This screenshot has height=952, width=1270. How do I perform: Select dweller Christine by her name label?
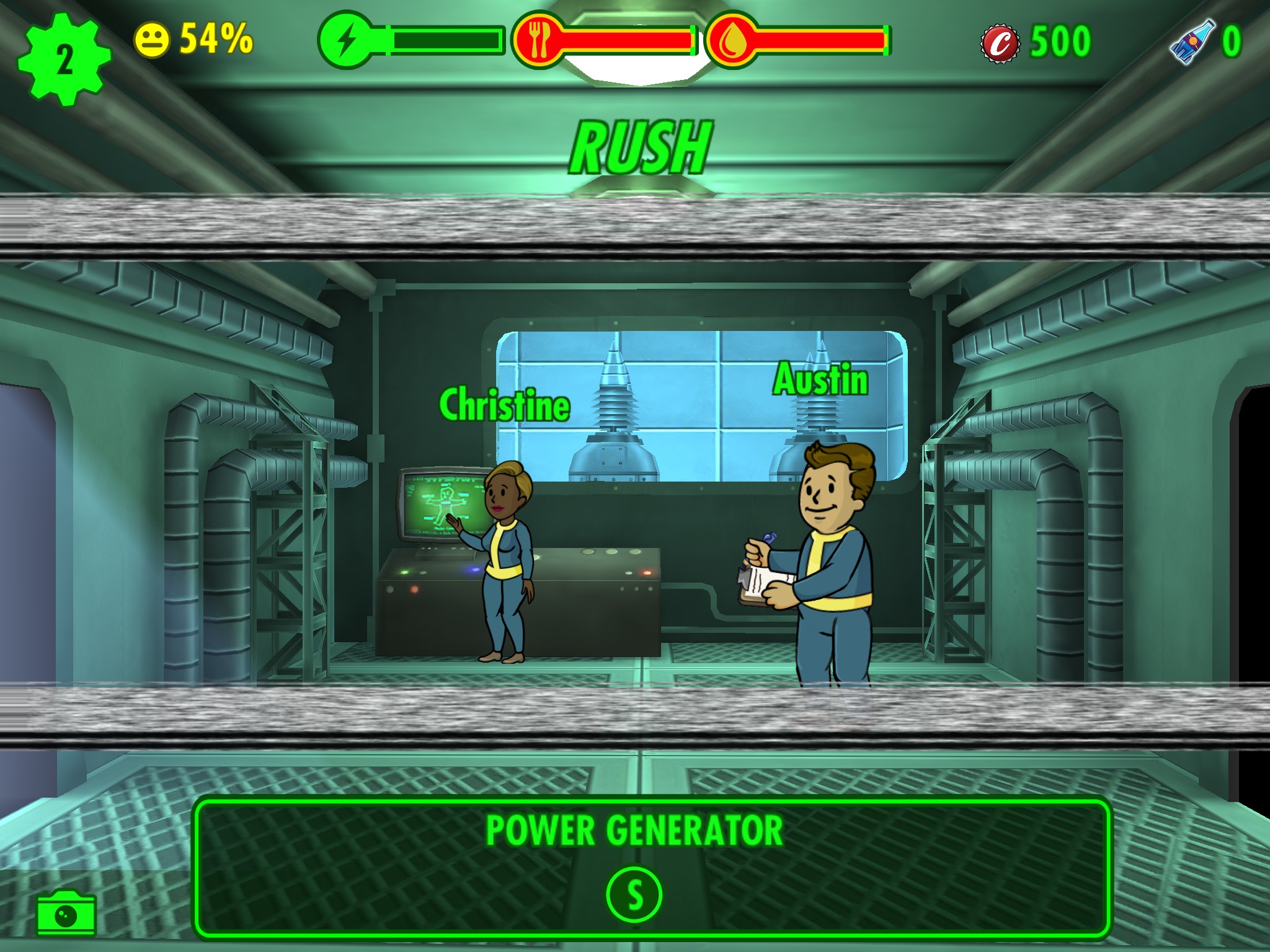(504, 405)
